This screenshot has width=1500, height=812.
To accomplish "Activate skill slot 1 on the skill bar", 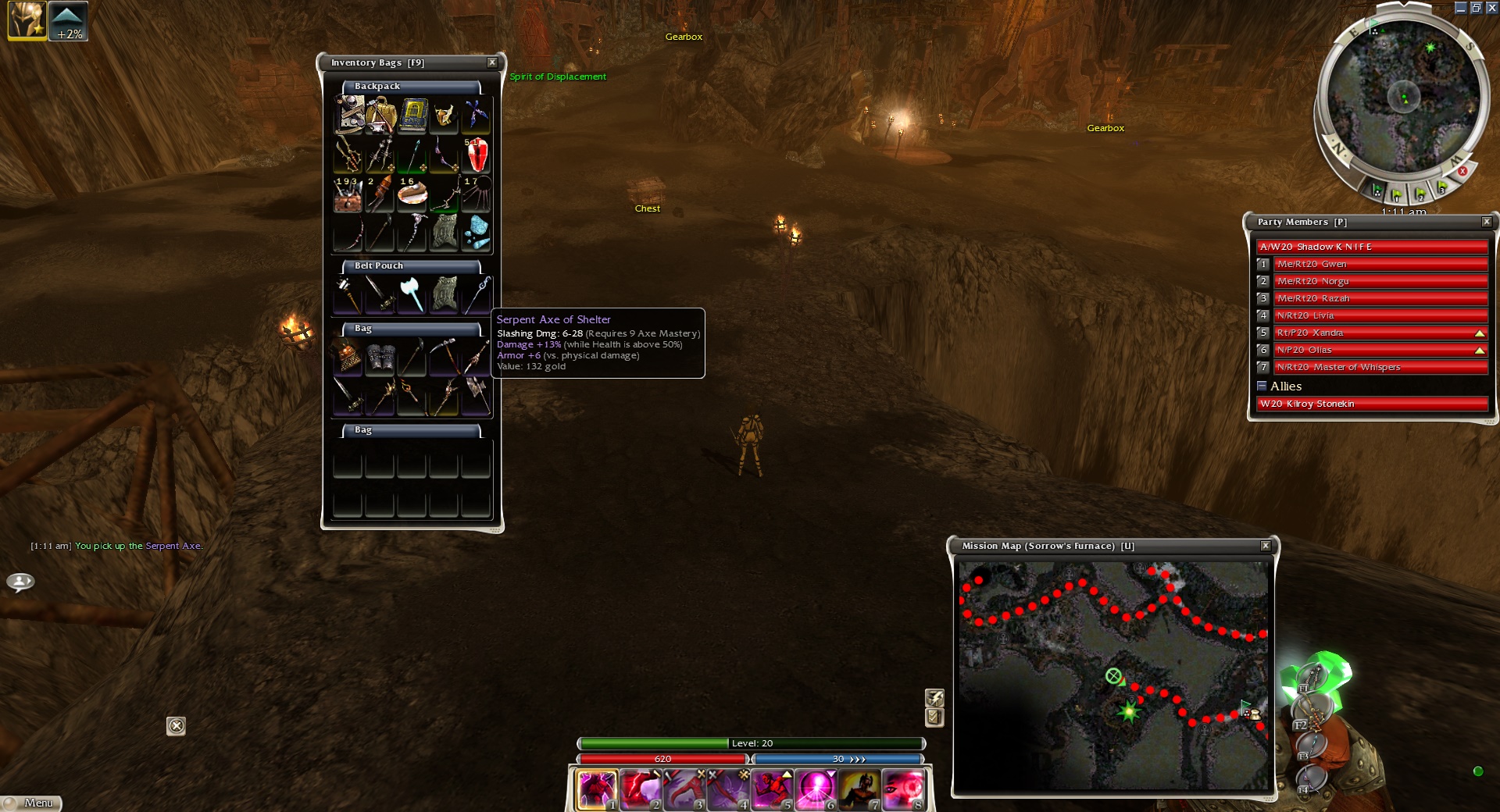I will click(597, 789).
